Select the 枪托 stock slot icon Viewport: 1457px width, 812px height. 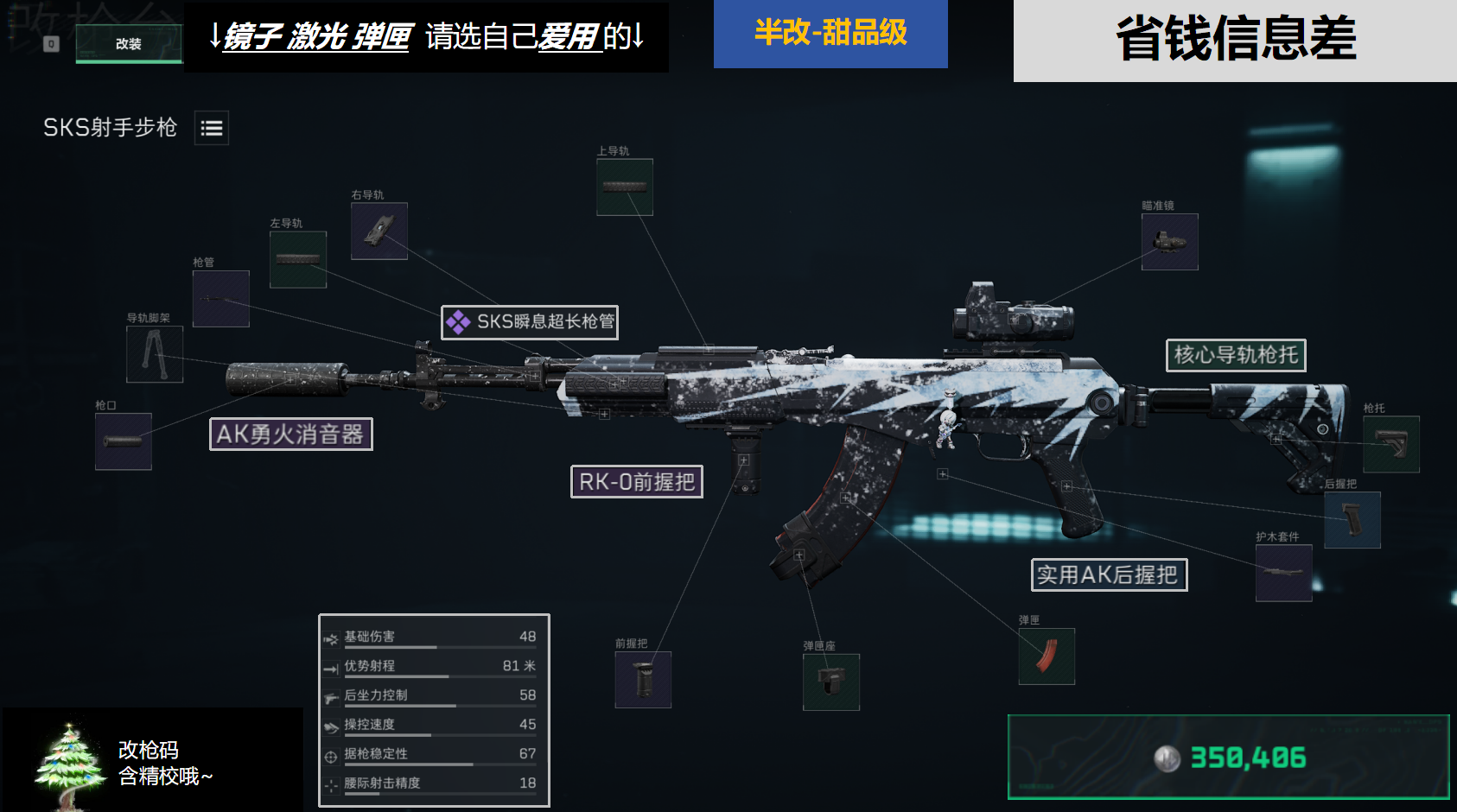click(x=1389, y=444)
